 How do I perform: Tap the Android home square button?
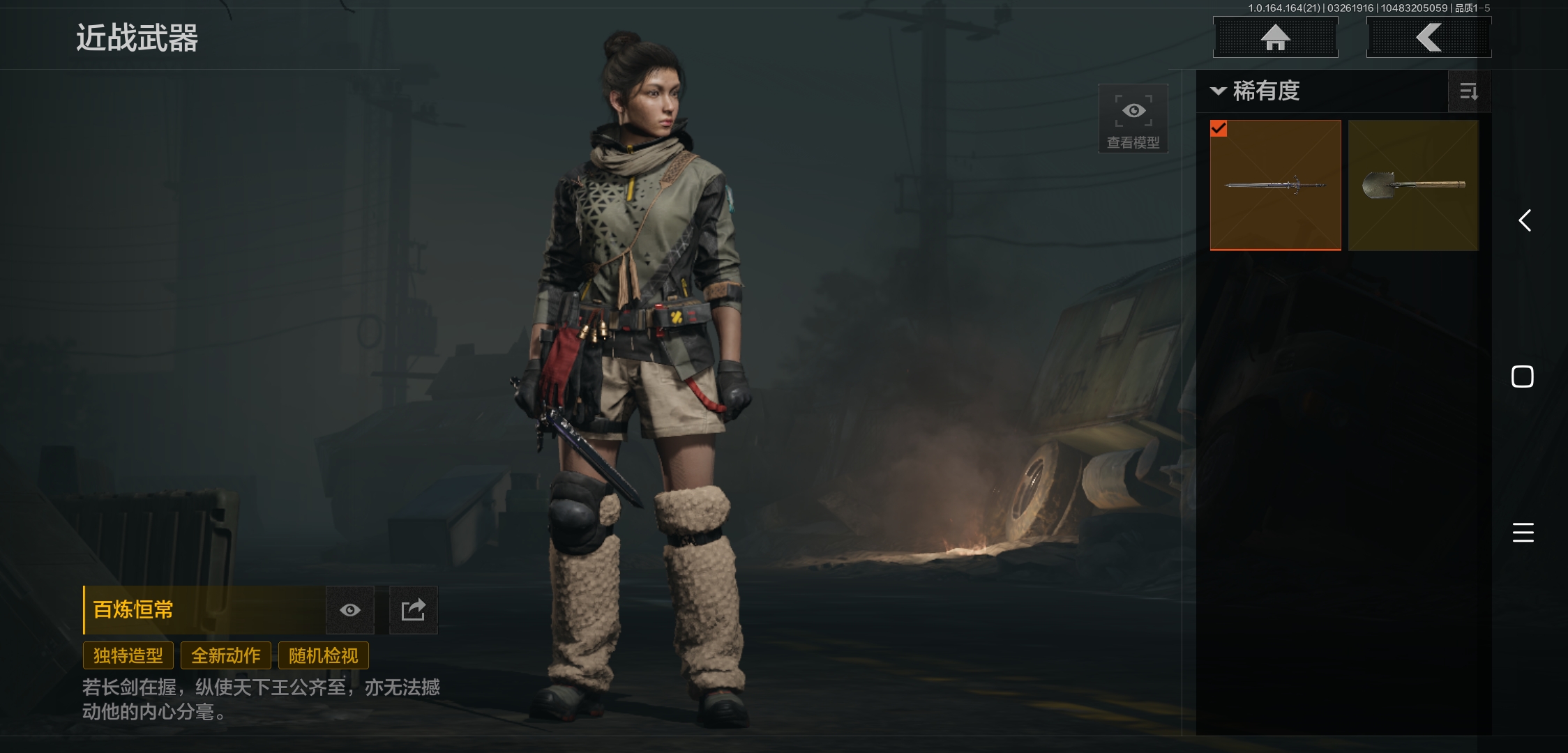[1522, 376]
